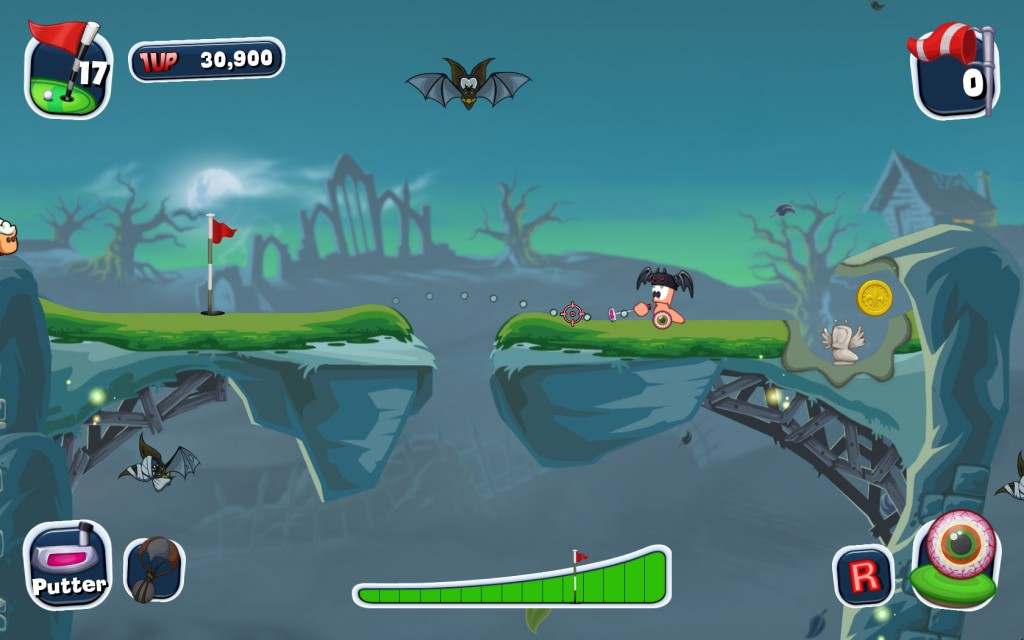Activate the parachute ball utility
1024x640 pixels.
tap(153, 570)
